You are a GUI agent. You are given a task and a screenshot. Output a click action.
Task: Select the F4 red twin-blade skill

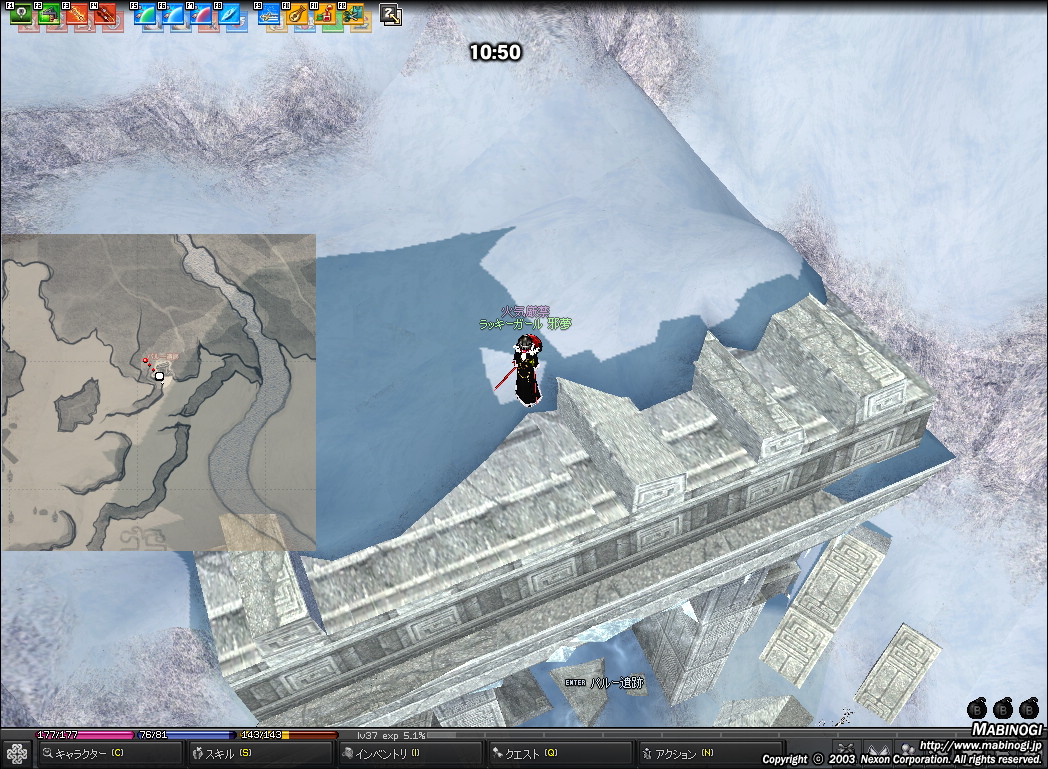(x=106, y=15)
